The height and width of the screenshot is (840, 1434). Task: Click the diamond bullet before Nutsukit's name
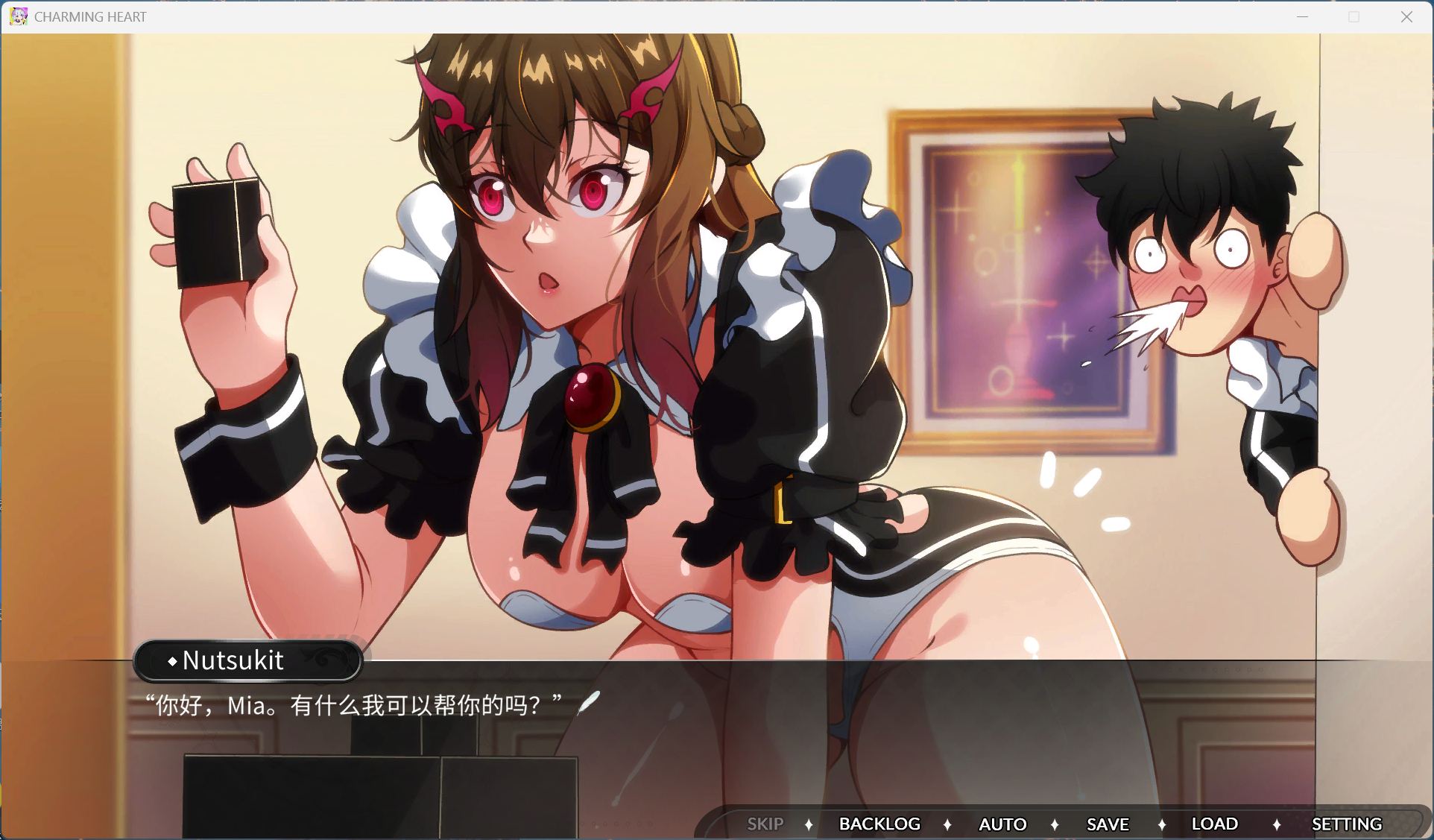coord(174,660)
